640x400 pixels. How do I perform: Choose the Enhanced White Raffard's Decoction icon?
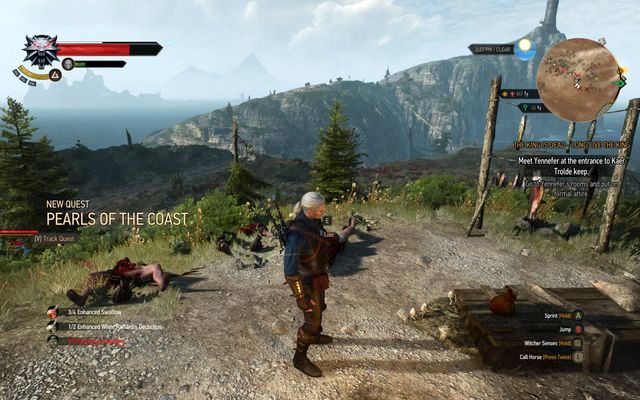pyautogui.click(x=51, y=326)
